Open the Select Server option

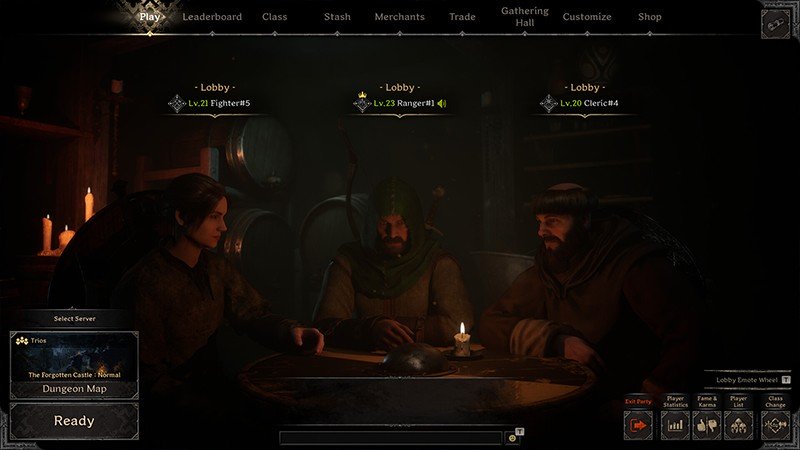74,318
